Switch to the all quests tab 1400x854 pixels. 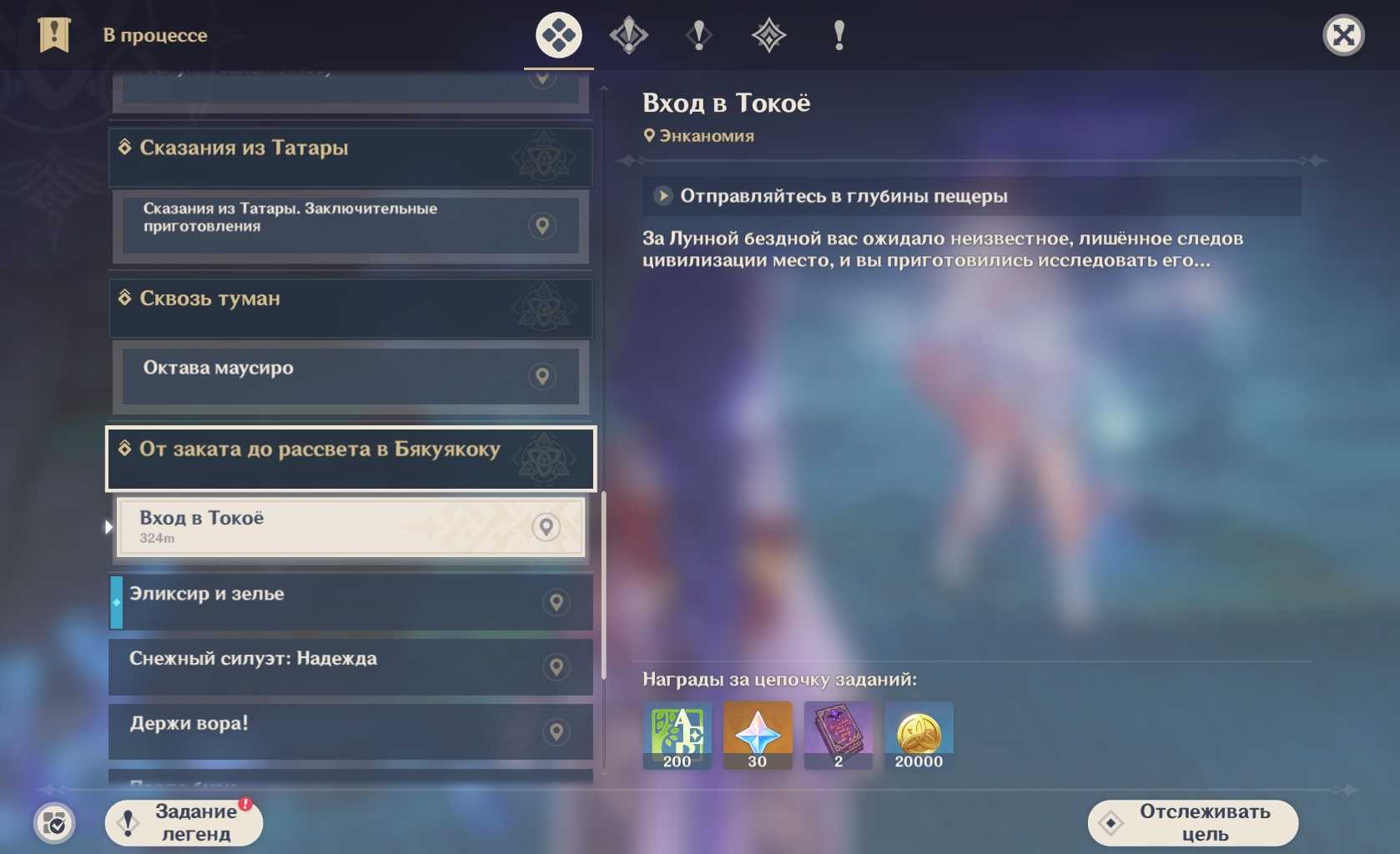558,36
